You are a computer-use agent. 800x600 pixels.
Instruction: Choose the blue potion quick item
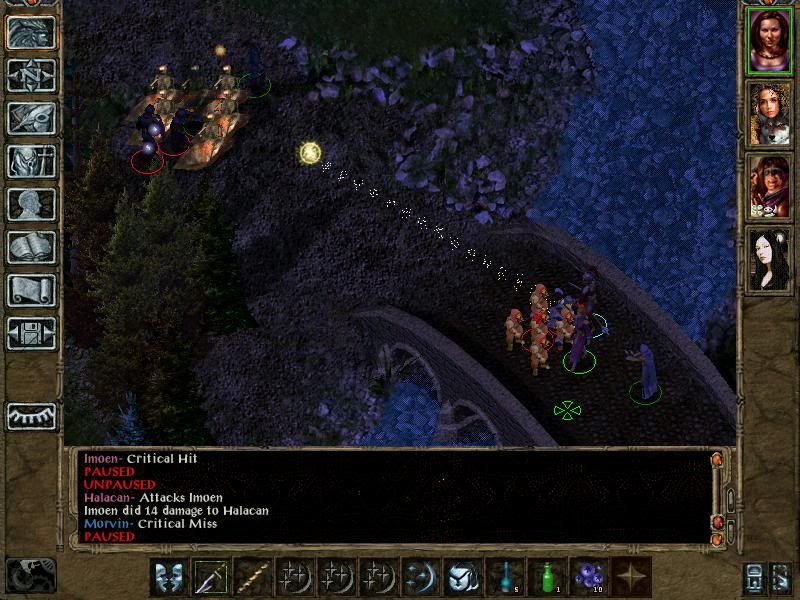point(506,577)
